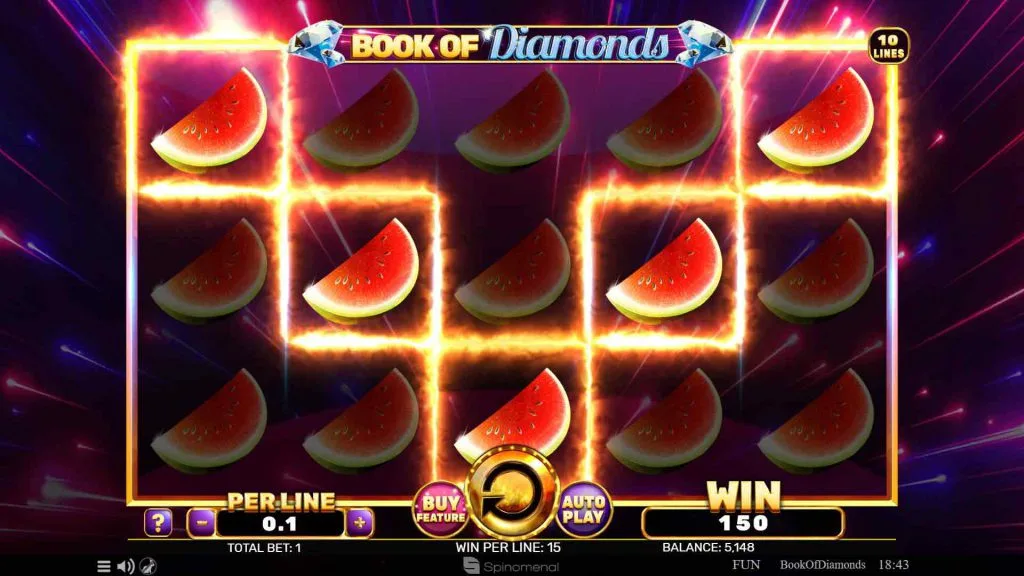The image size is (1024, 576).
Task: Open the question mark help info
Action: (158, 522)
